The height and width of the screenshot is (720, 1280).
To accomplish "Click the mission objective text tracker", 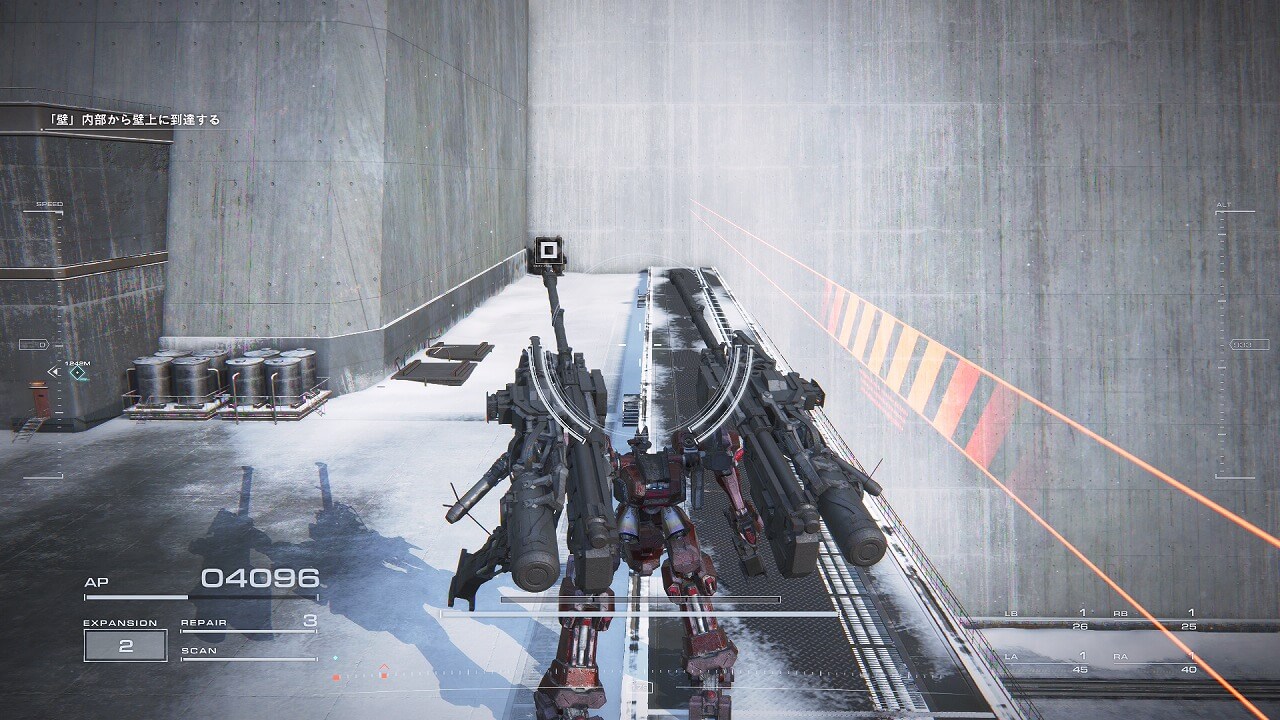I will (134, 120).
